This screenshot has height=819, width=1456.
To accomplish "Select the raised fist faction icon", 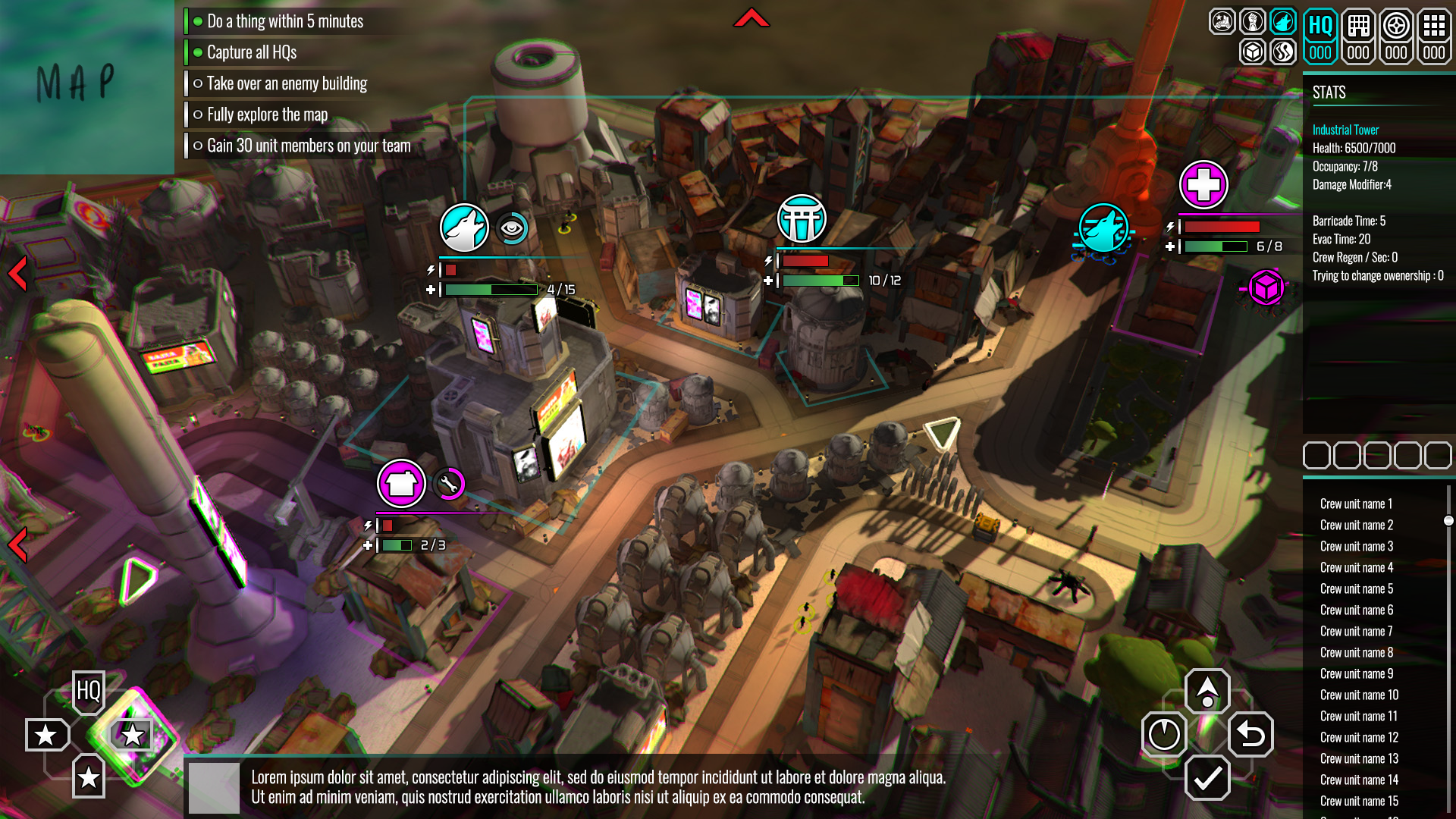I will click(1253, 21).
